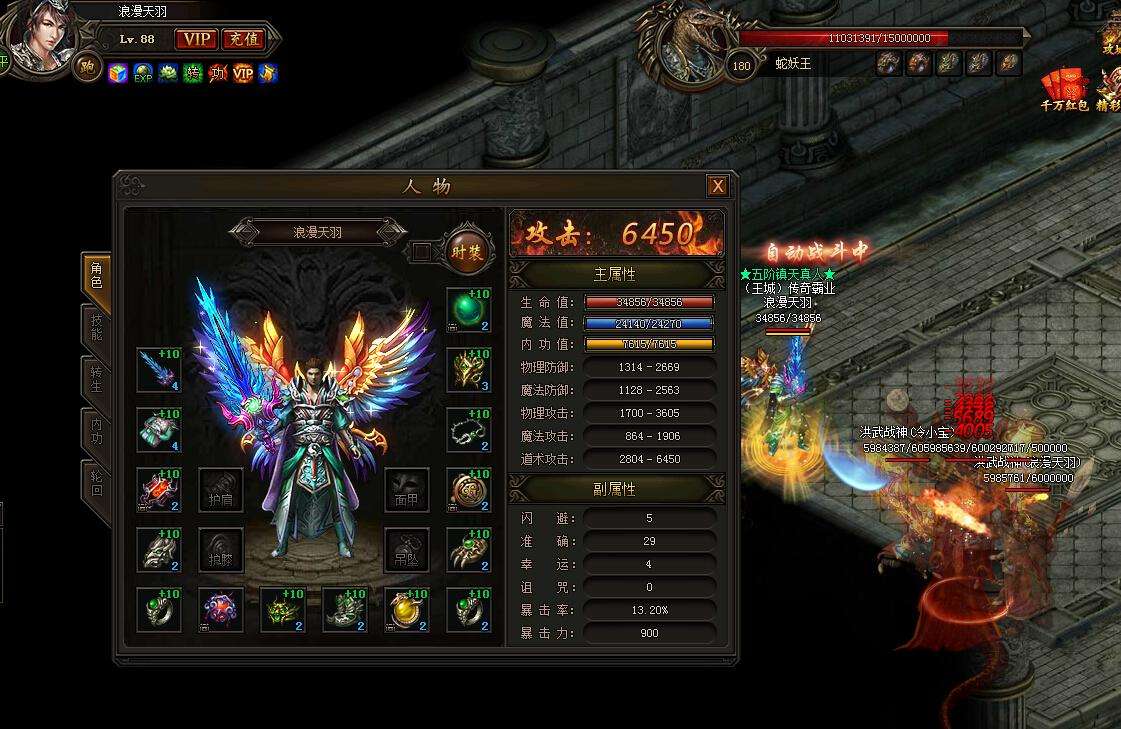Select the 内功 inner power tab

tap(96, 432)
